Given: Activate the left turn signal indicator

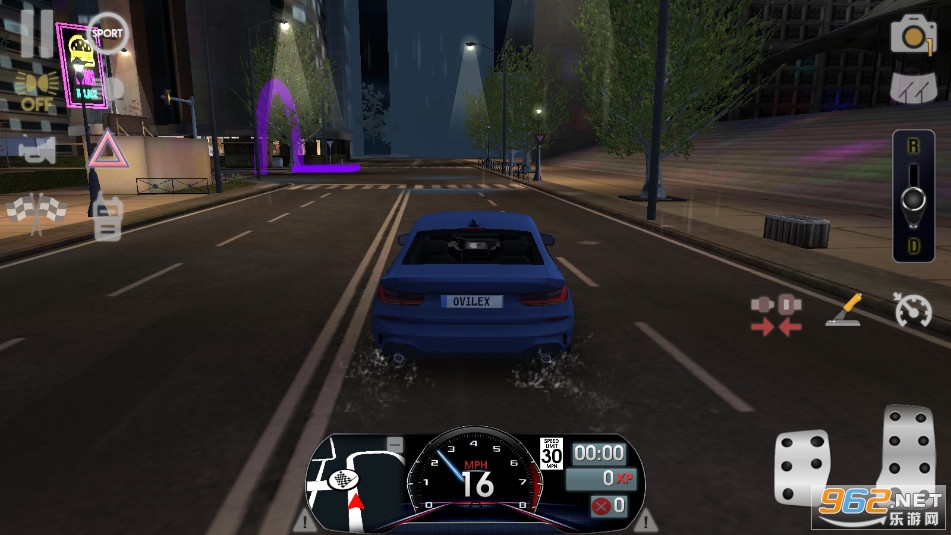Looking at the screenshot, I should point(303,520).
